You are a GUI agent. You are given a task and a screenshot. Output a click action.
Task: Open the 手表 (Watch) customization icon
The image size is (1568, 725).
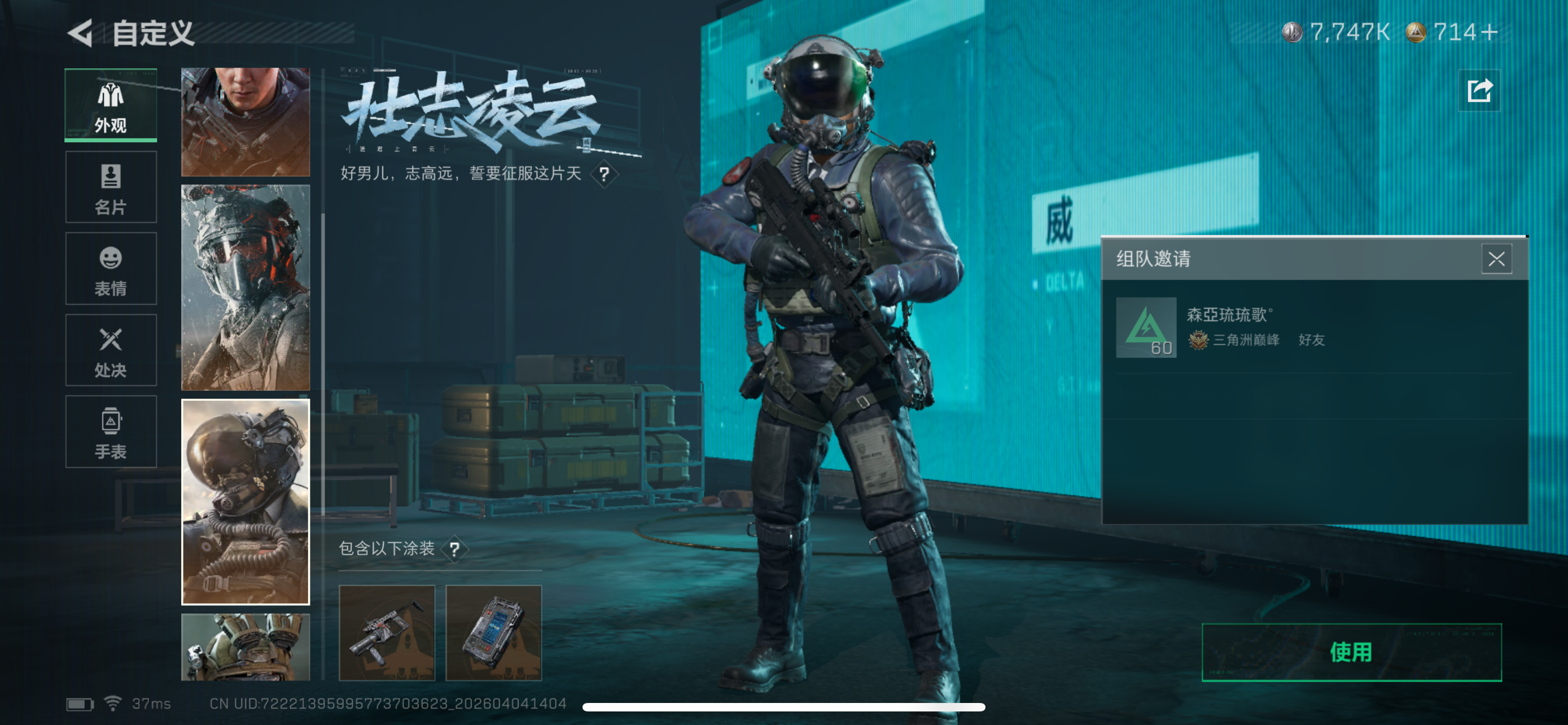pos(110,431)
